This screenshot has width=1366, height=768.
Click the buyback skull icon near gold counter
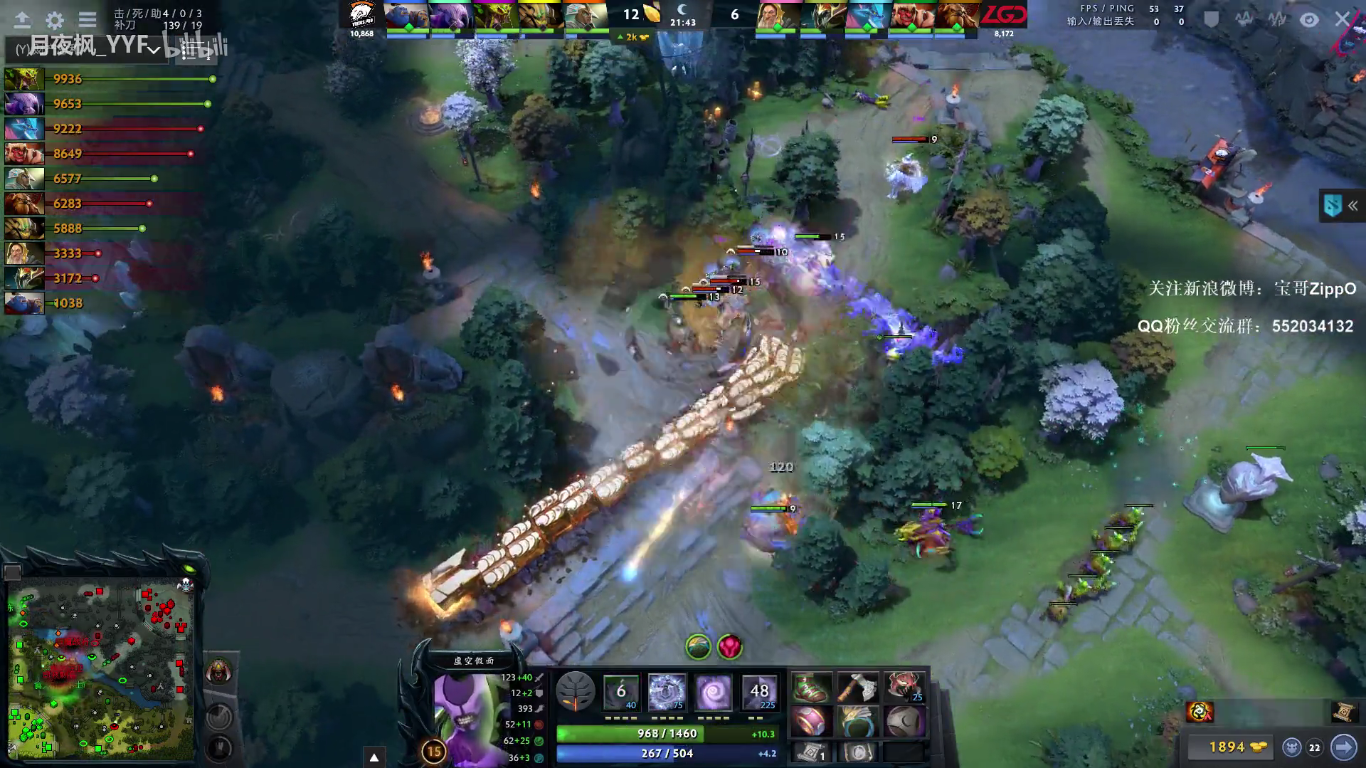[x=1292, y=746]
